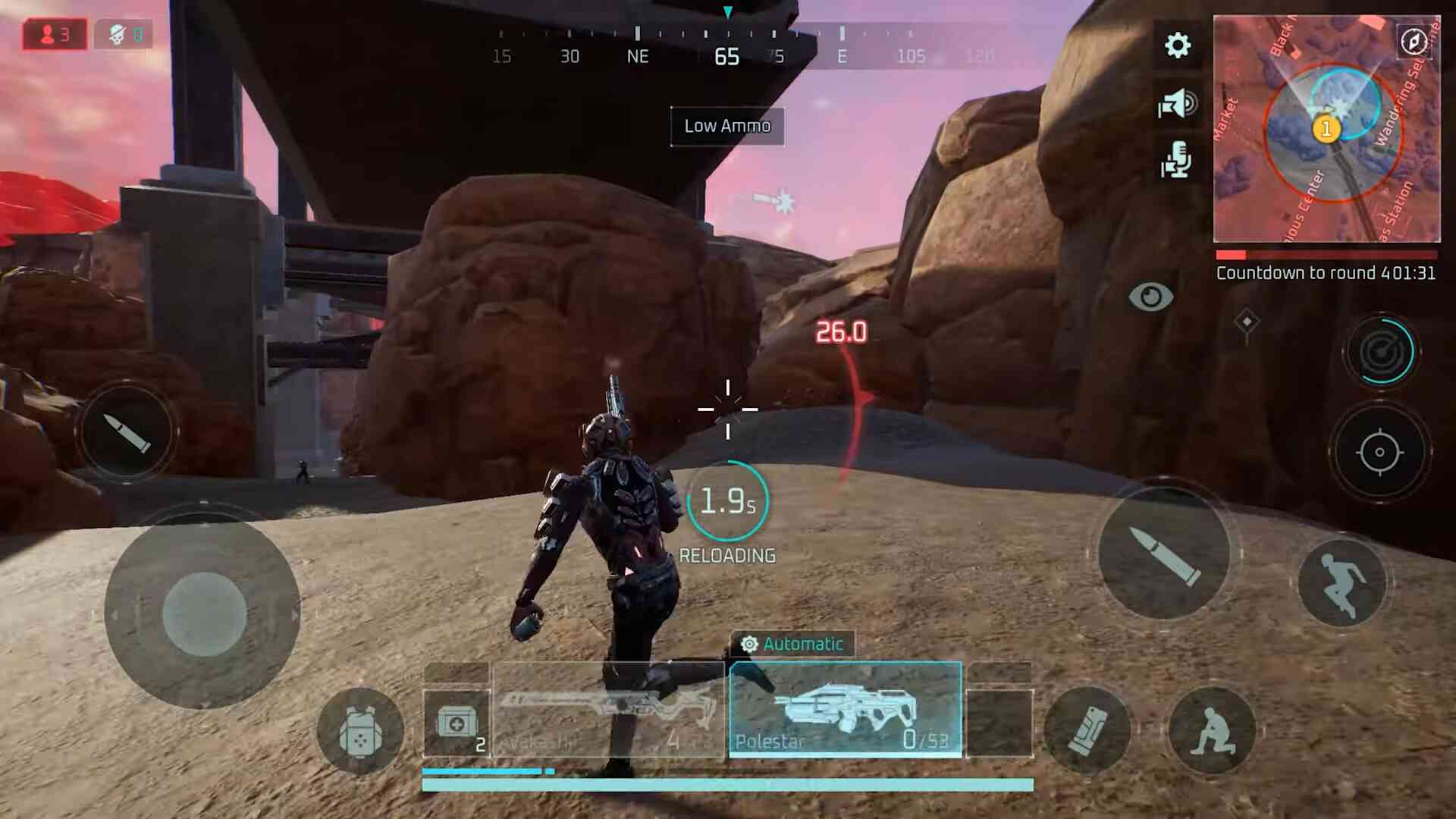Fire using the large right bullet button
1456x819 pixels.
click(1165, 555)
